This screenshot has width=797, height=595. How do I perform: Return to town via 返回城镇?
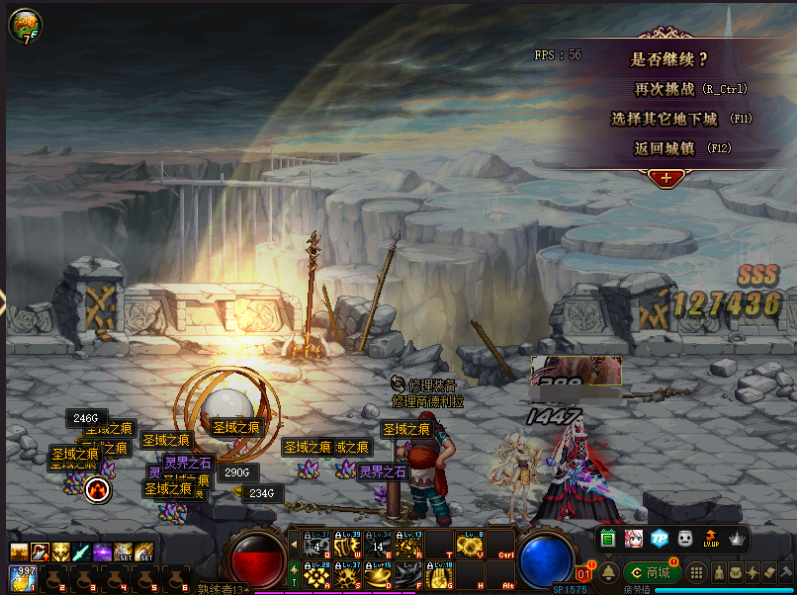(x=680, y=148)
